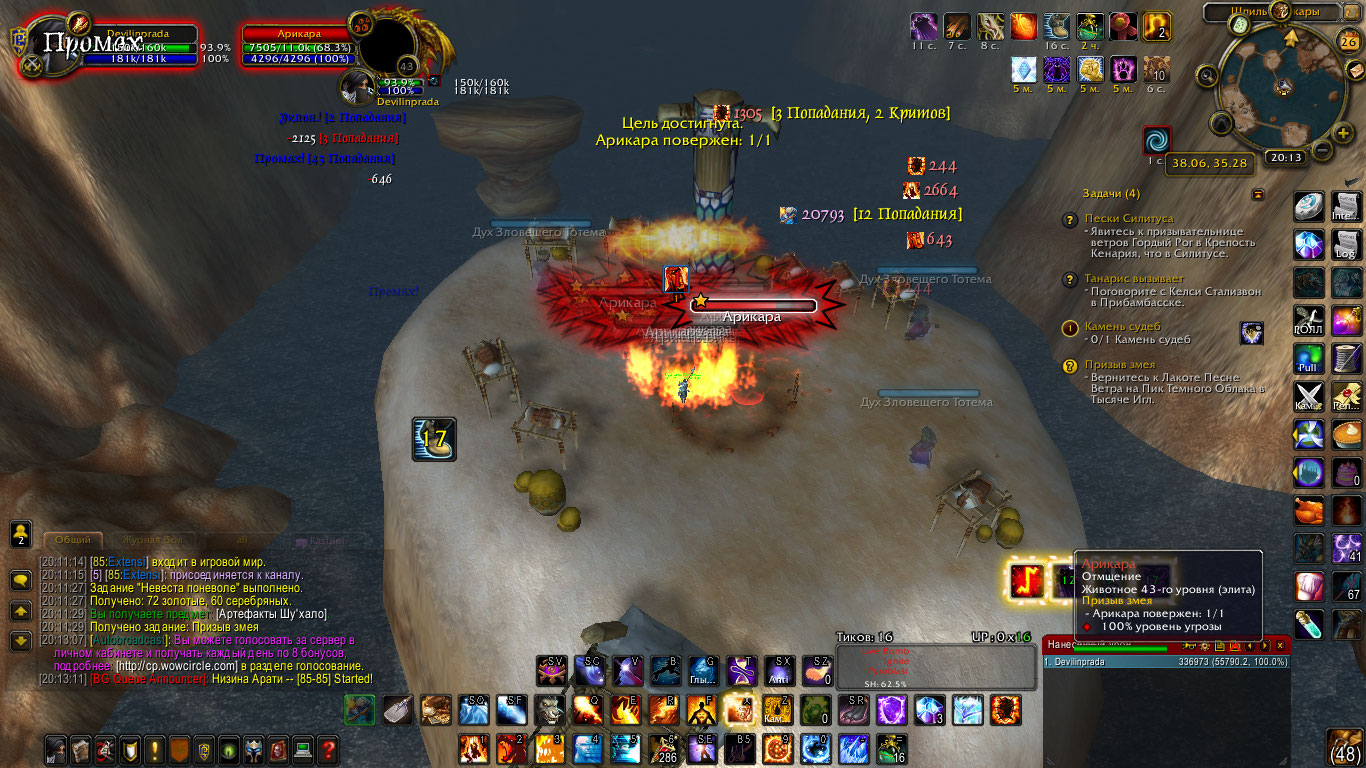Zoom out the minimap with the minus button
Viewport: 1366px width, 768px height.
[x=1320, y=150]
